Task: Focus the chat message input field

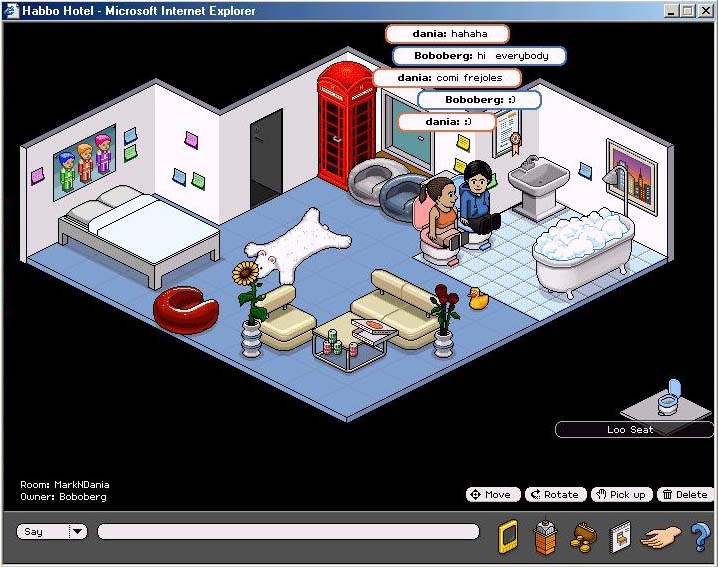Action: [x=288, y=532]
